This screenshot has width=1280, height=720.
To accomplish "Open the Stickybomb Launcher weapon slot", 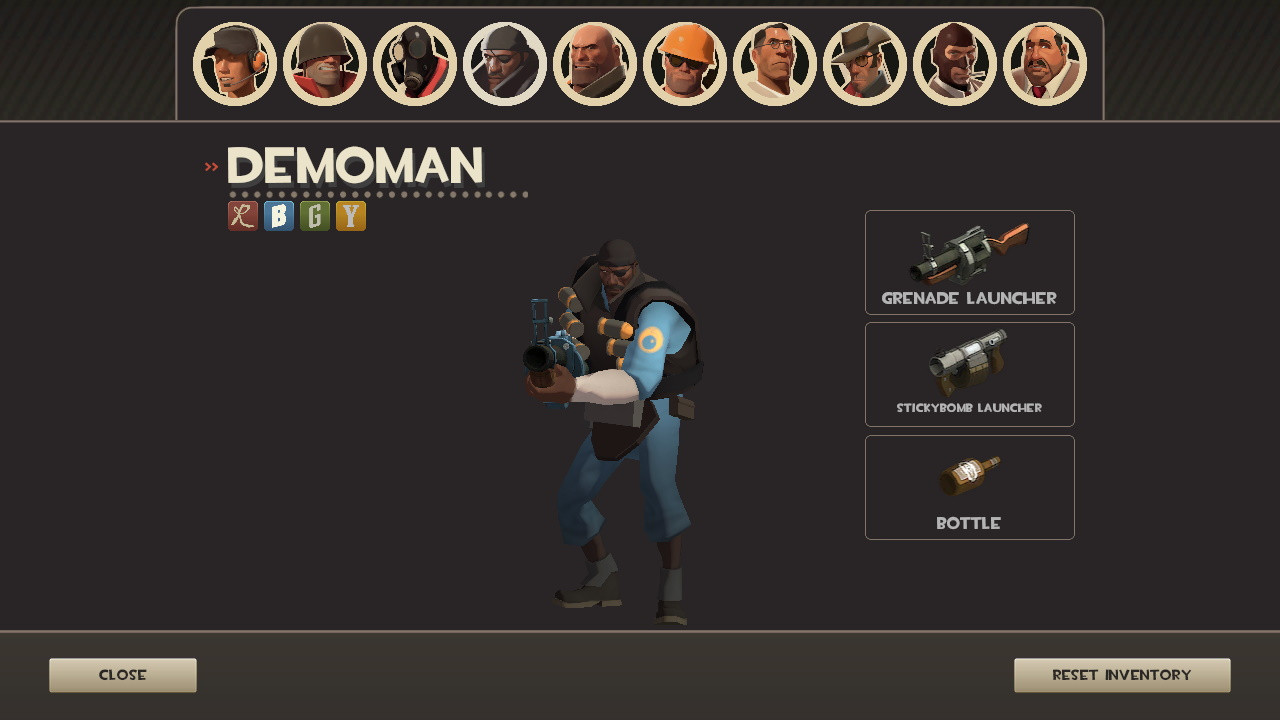I will (969, 374).
